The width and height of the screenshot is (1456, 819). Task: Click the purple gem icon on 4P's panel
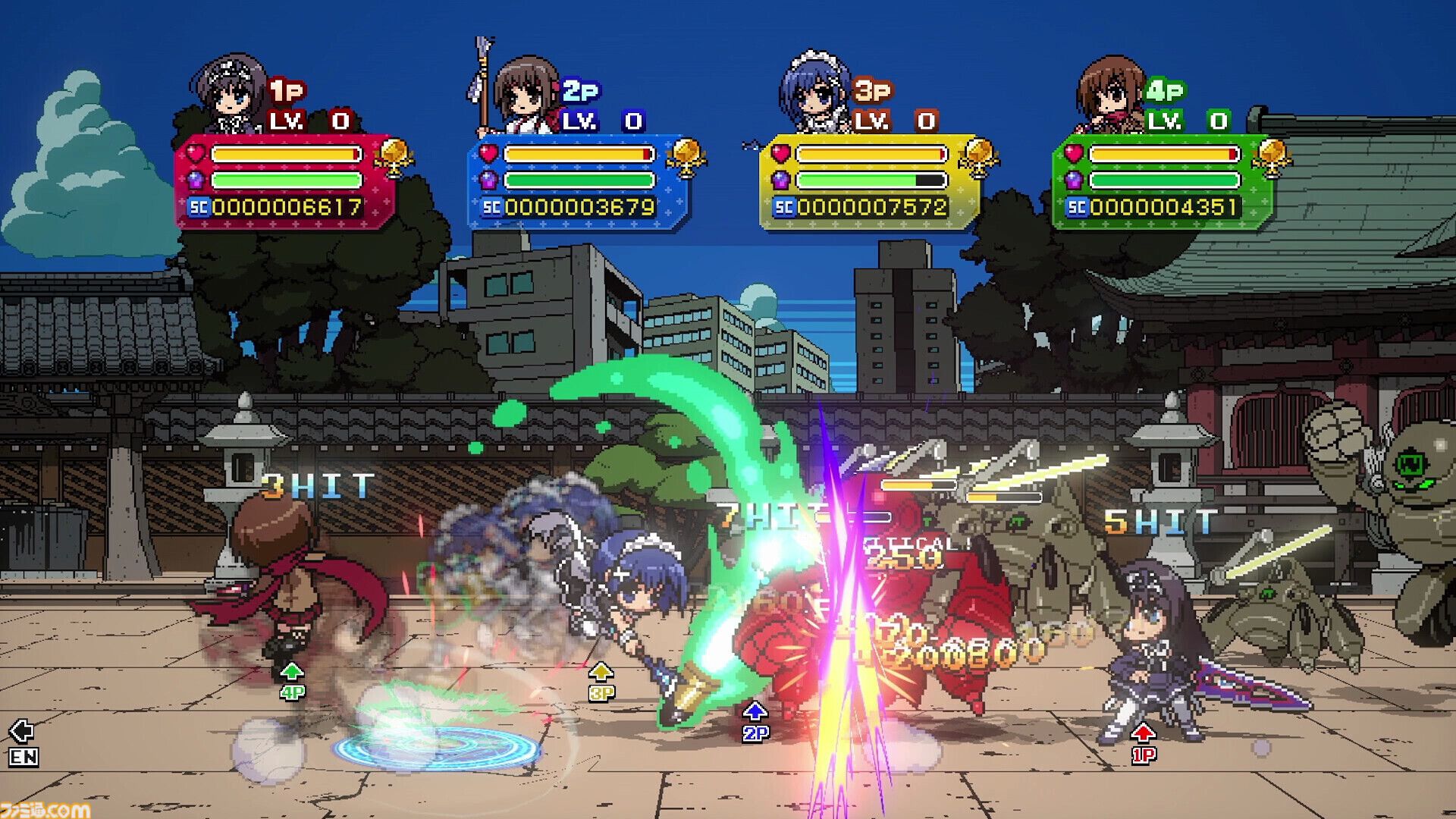pyautogui.click(x=1075, y=181)
